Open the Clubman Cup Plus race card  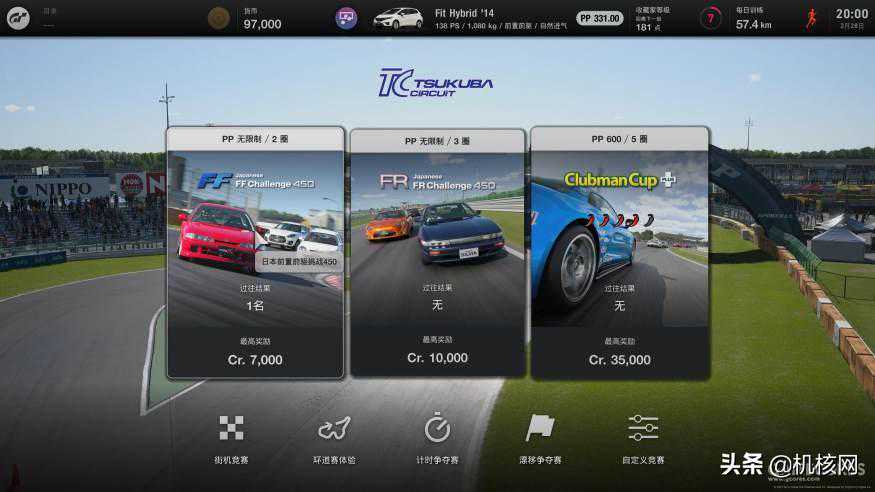pos(619,252)
